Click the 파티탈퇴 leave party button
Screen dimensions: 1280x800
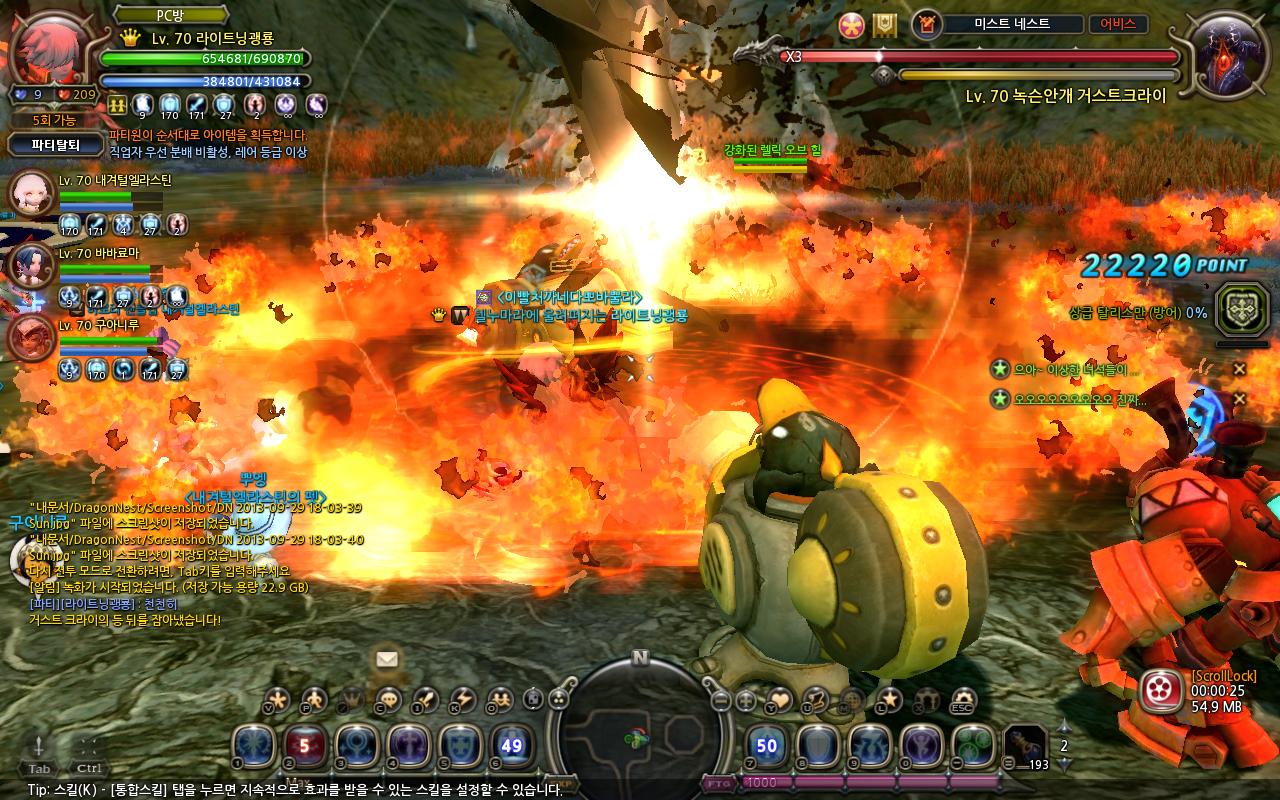[55, 144]
